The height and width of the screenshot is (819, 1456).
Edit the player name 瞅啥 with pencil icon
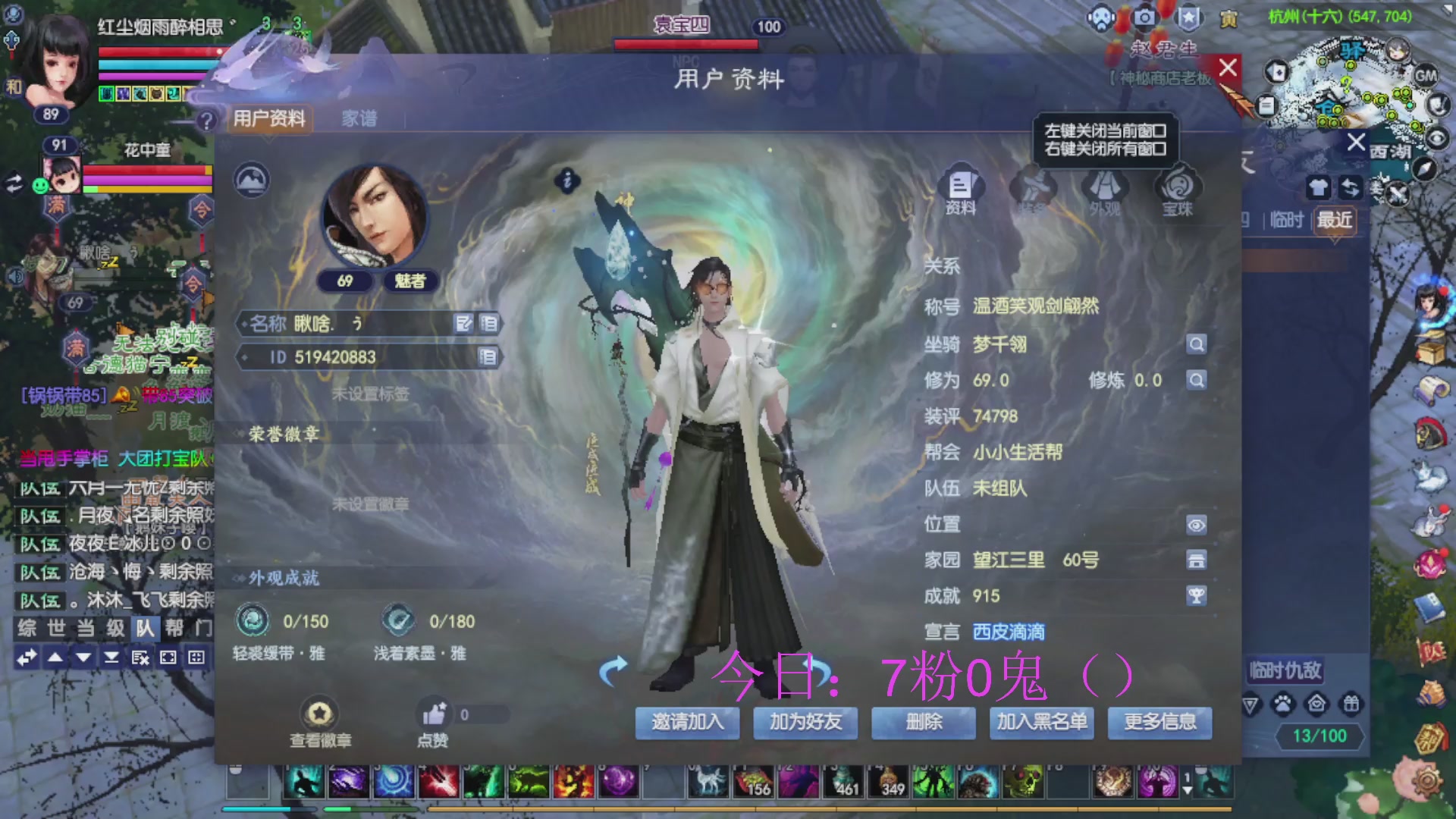point(465,324)
